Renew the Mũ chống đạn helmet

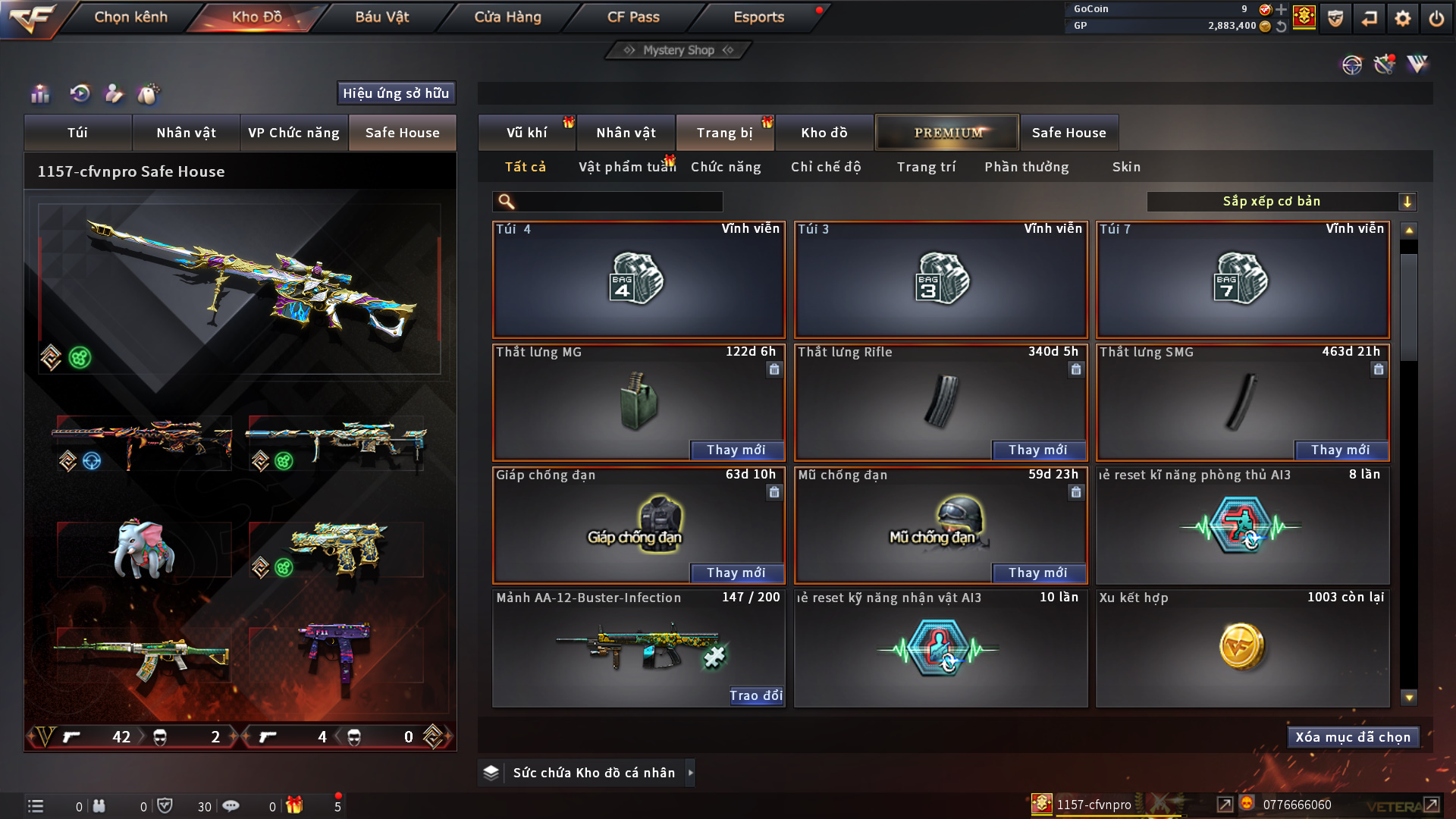1038,573
